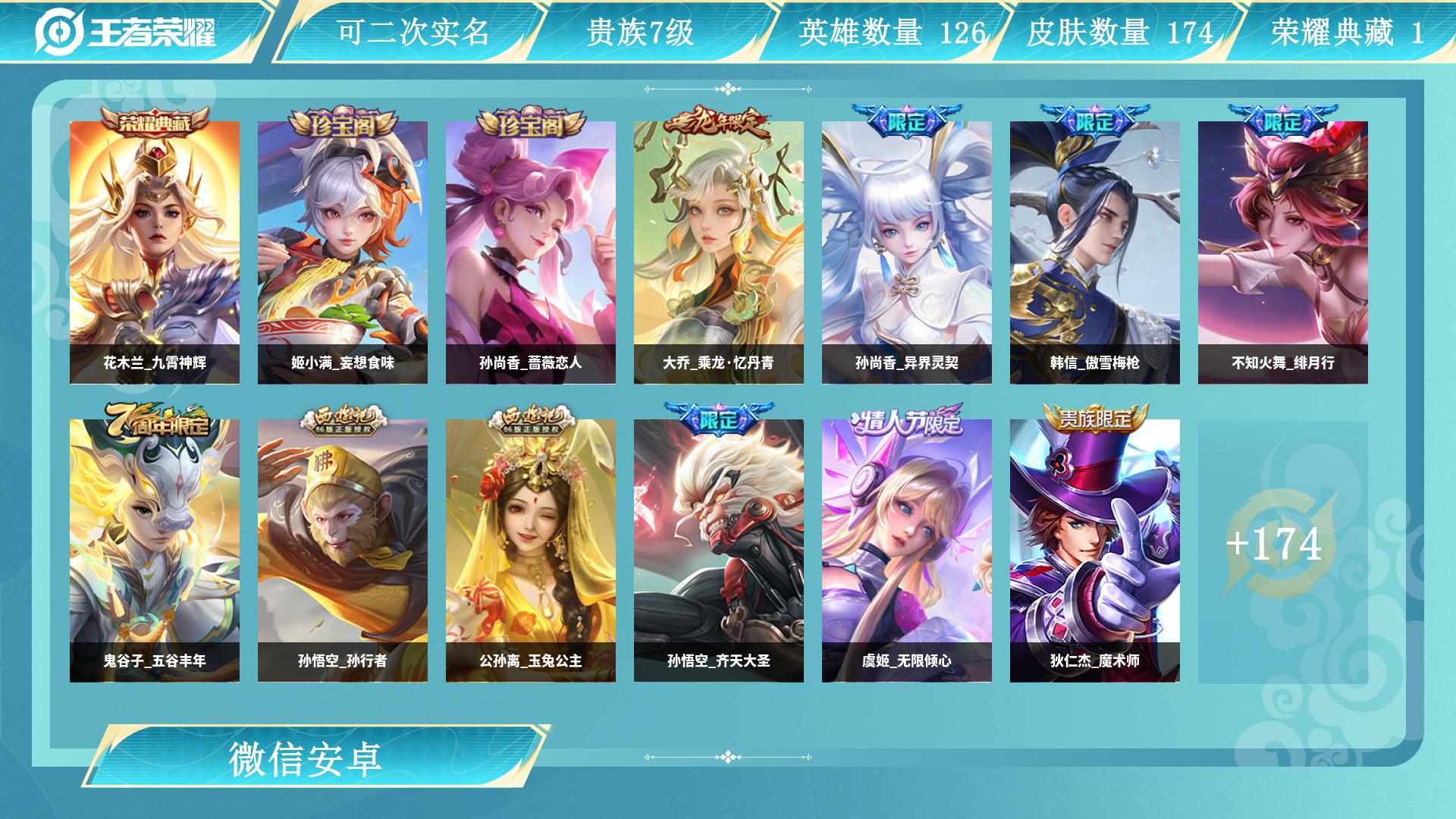The width and height of the screenshot is (1456, 819).
Task: Select the 荣耀典藏 badge on 花木兰 card
Action: point(157,120)
